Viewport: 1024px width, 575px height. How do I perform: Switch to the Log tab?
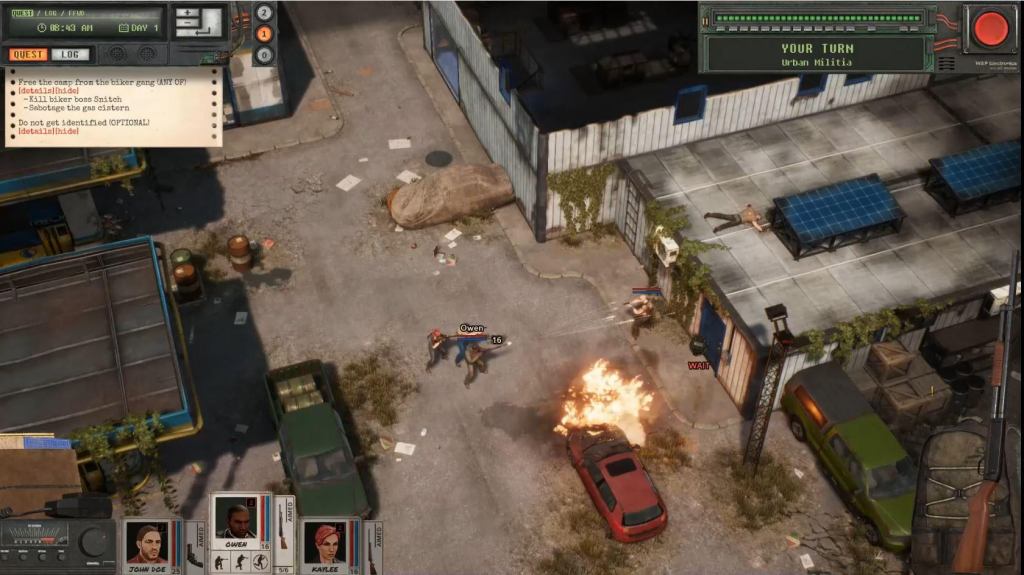tap(71, 54)
